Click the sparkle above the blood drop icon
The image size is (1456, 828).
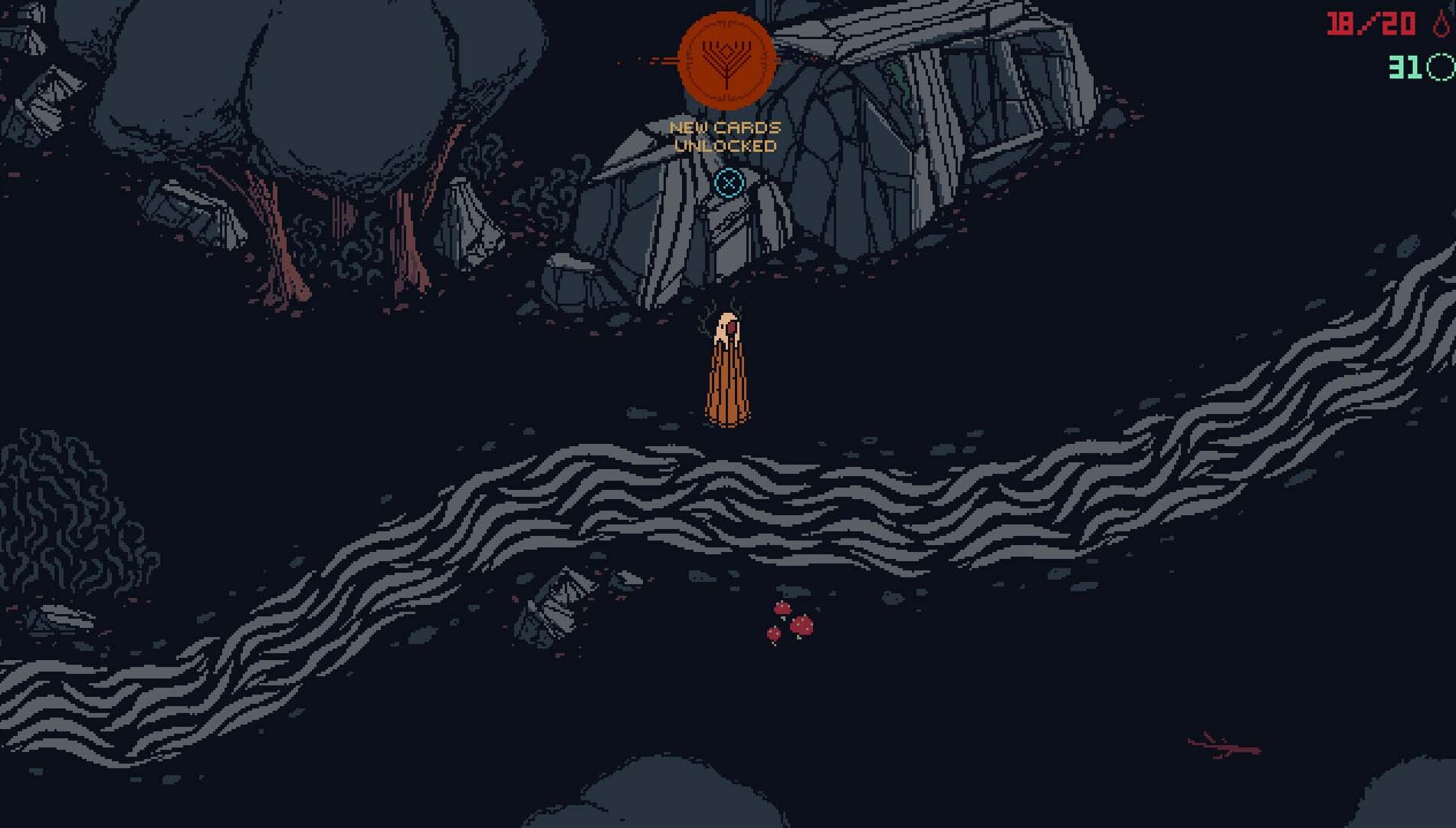[x=1451, y=8]
